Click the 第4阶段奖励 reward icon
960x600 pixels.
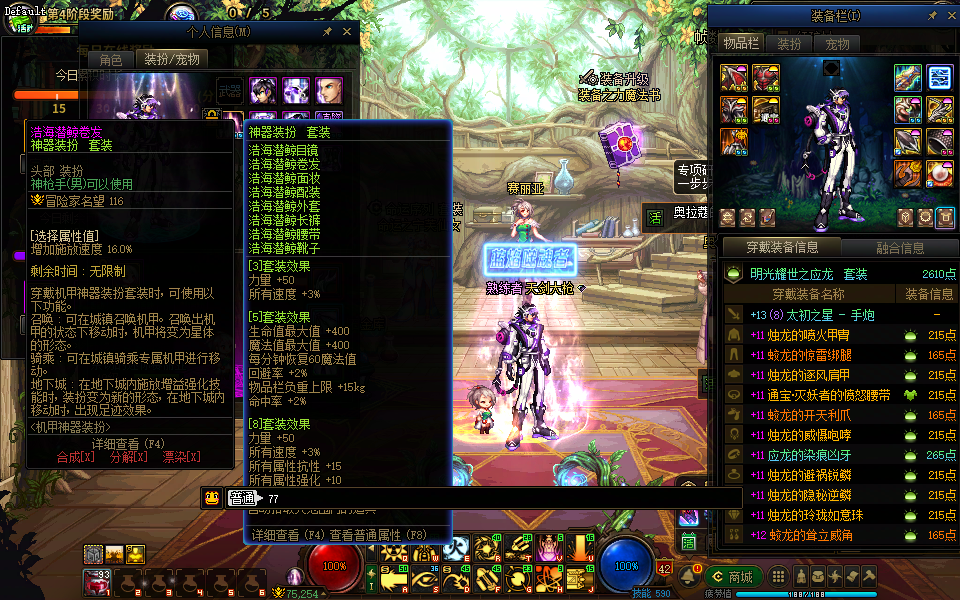(21, 21)
